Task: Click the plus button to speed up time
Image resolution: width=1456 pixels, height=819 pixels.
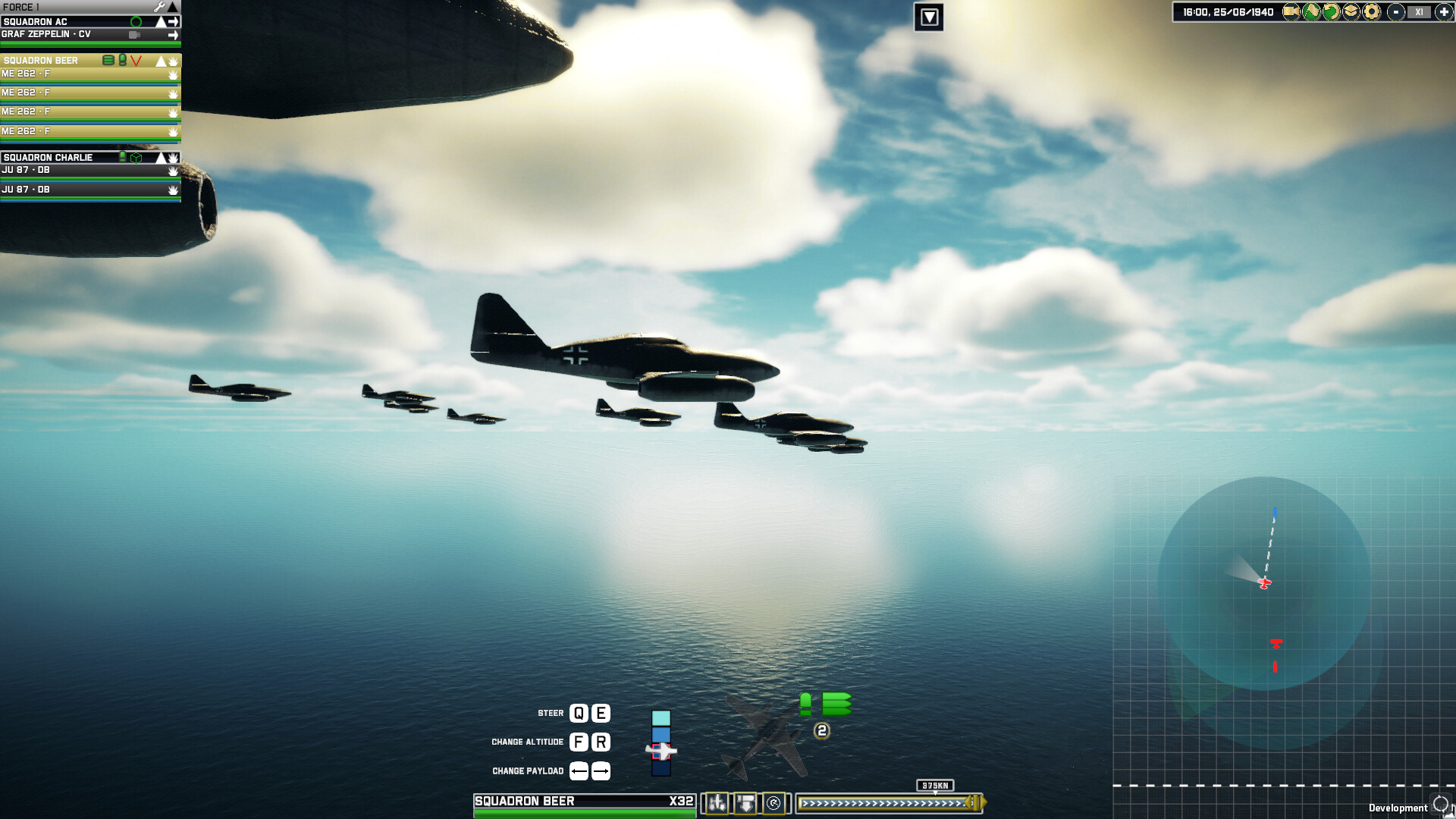Action: pyautogui.click(x=1445, y=11)
